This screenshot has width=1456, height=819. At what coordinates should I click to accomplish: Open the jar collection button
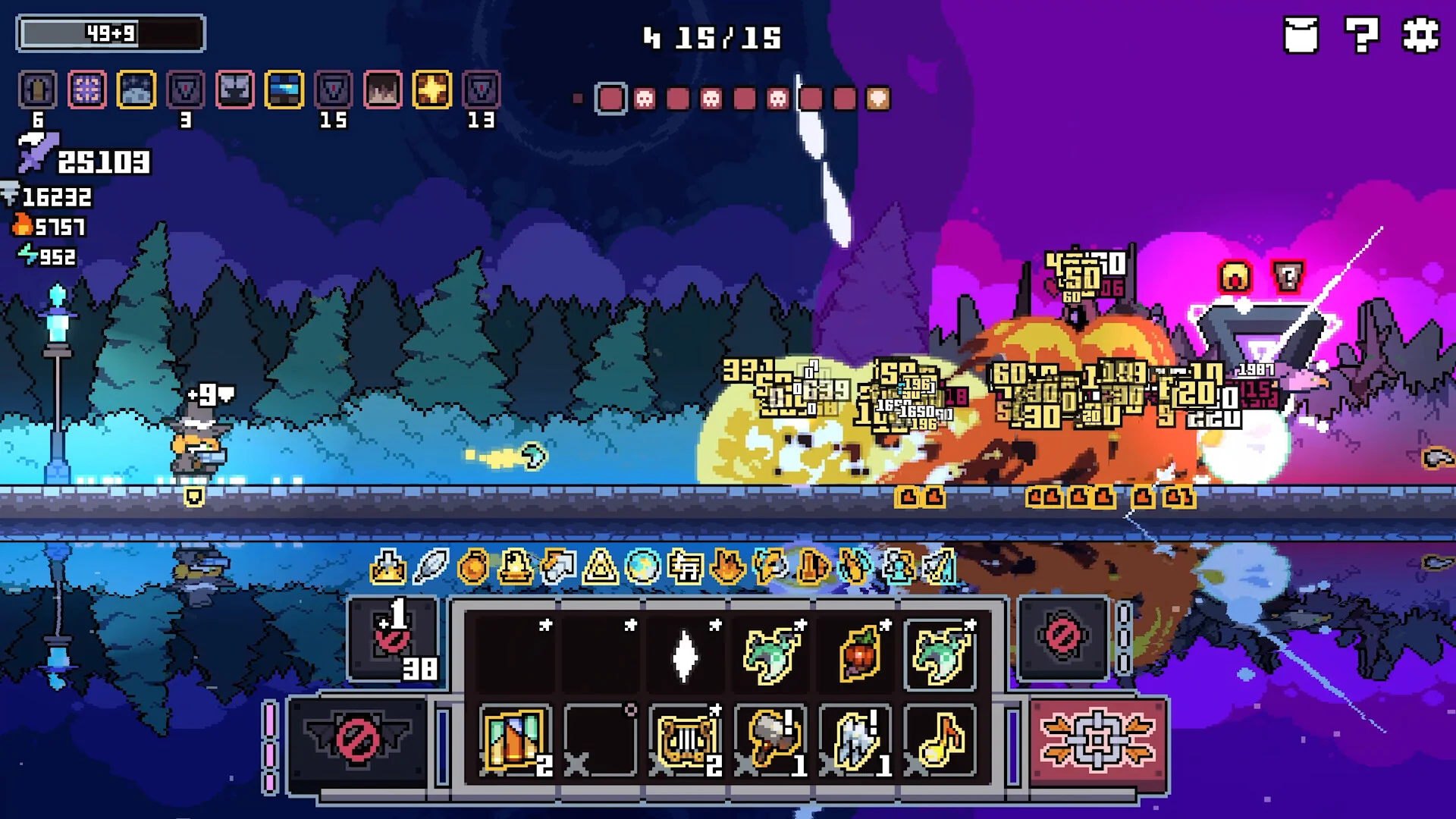coord(1301,35)
